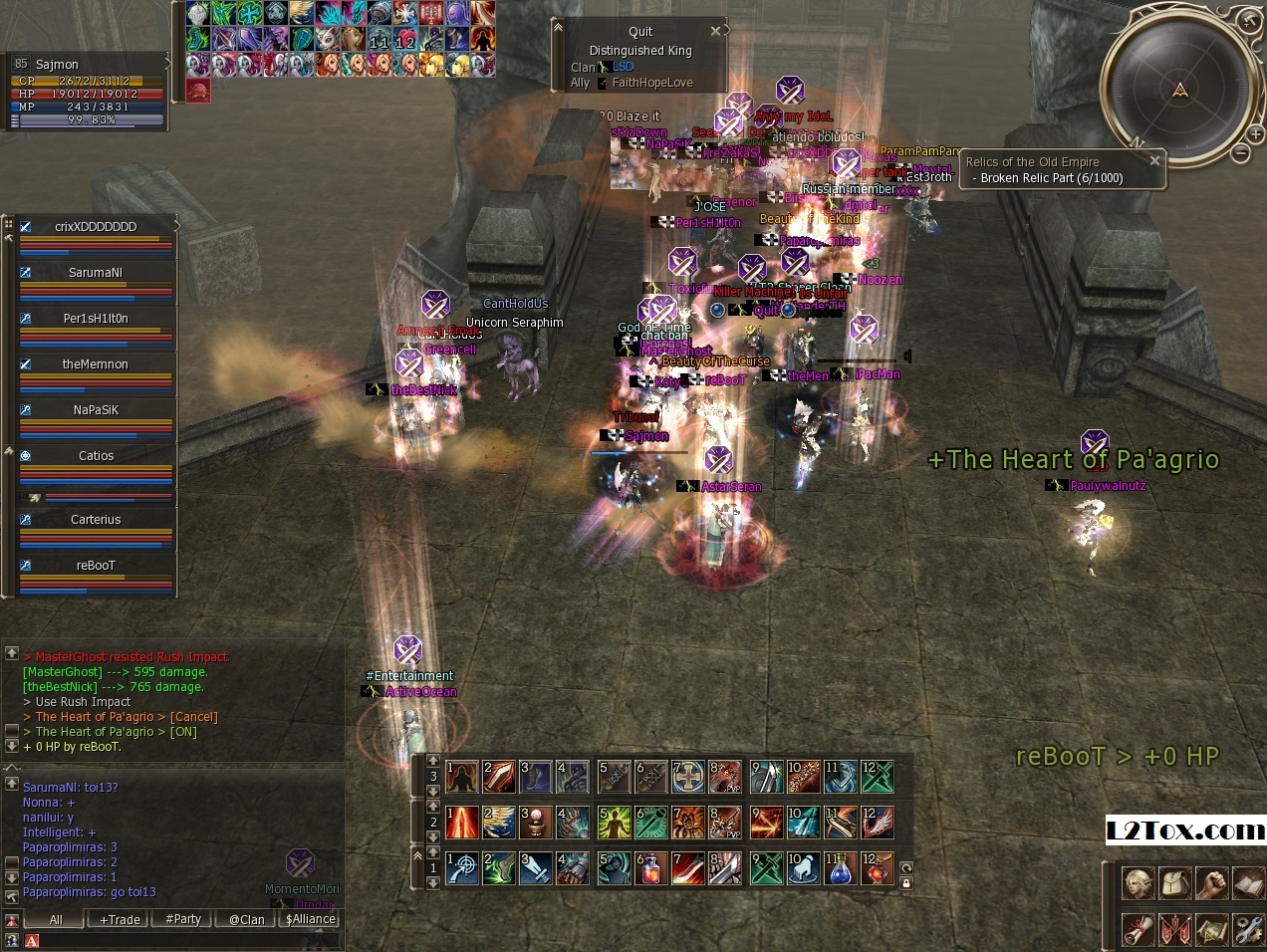
Task: Use the red potion in hotbar one
Action: coord(650,868)
